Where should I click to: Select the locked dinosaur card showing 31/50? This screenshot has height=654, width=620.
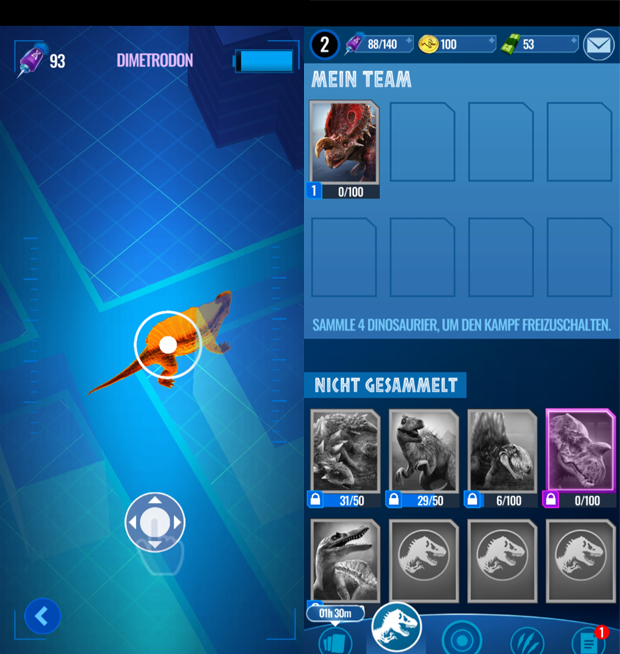coord(344,452)
